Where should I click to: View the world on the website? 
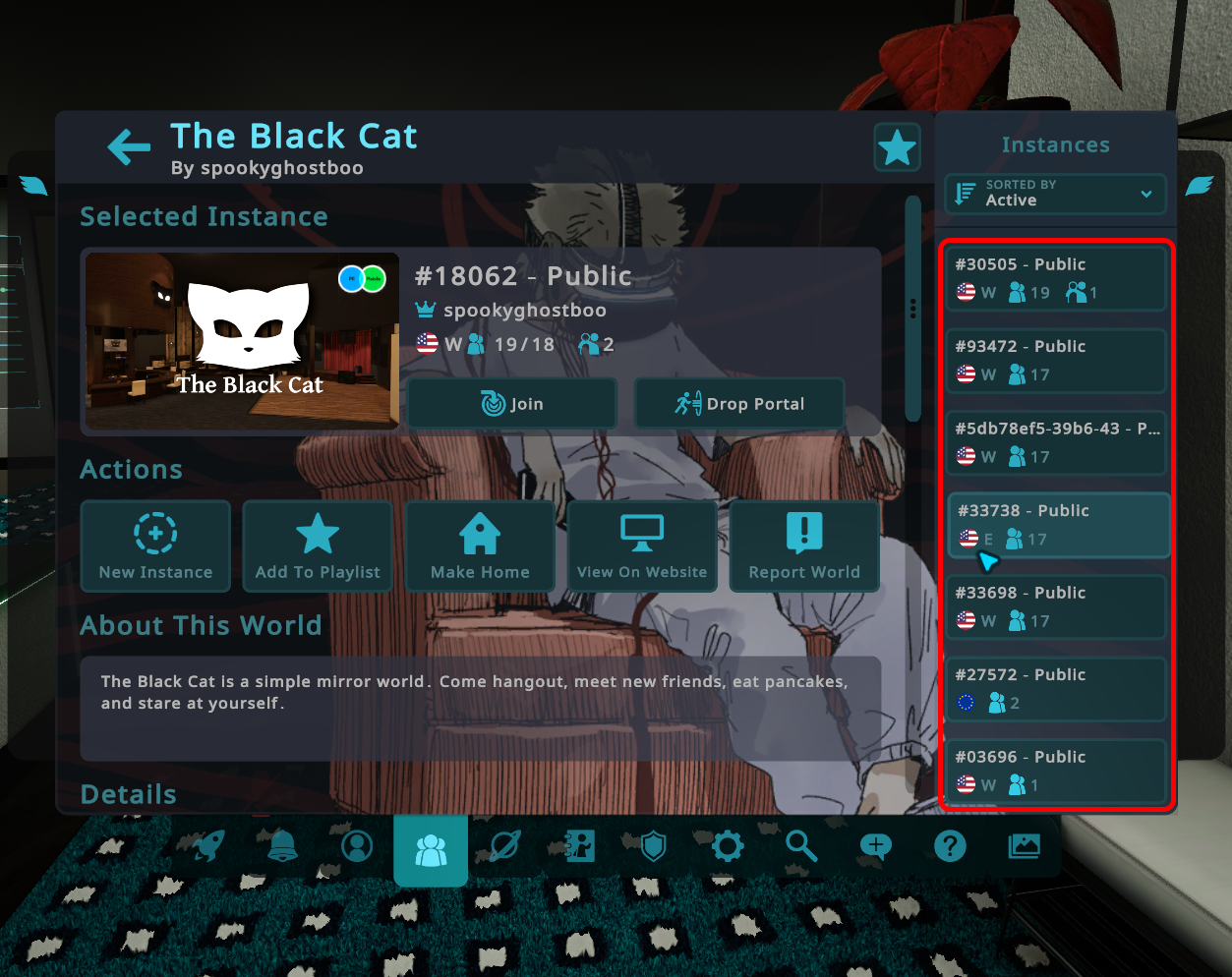coord(642,546)
